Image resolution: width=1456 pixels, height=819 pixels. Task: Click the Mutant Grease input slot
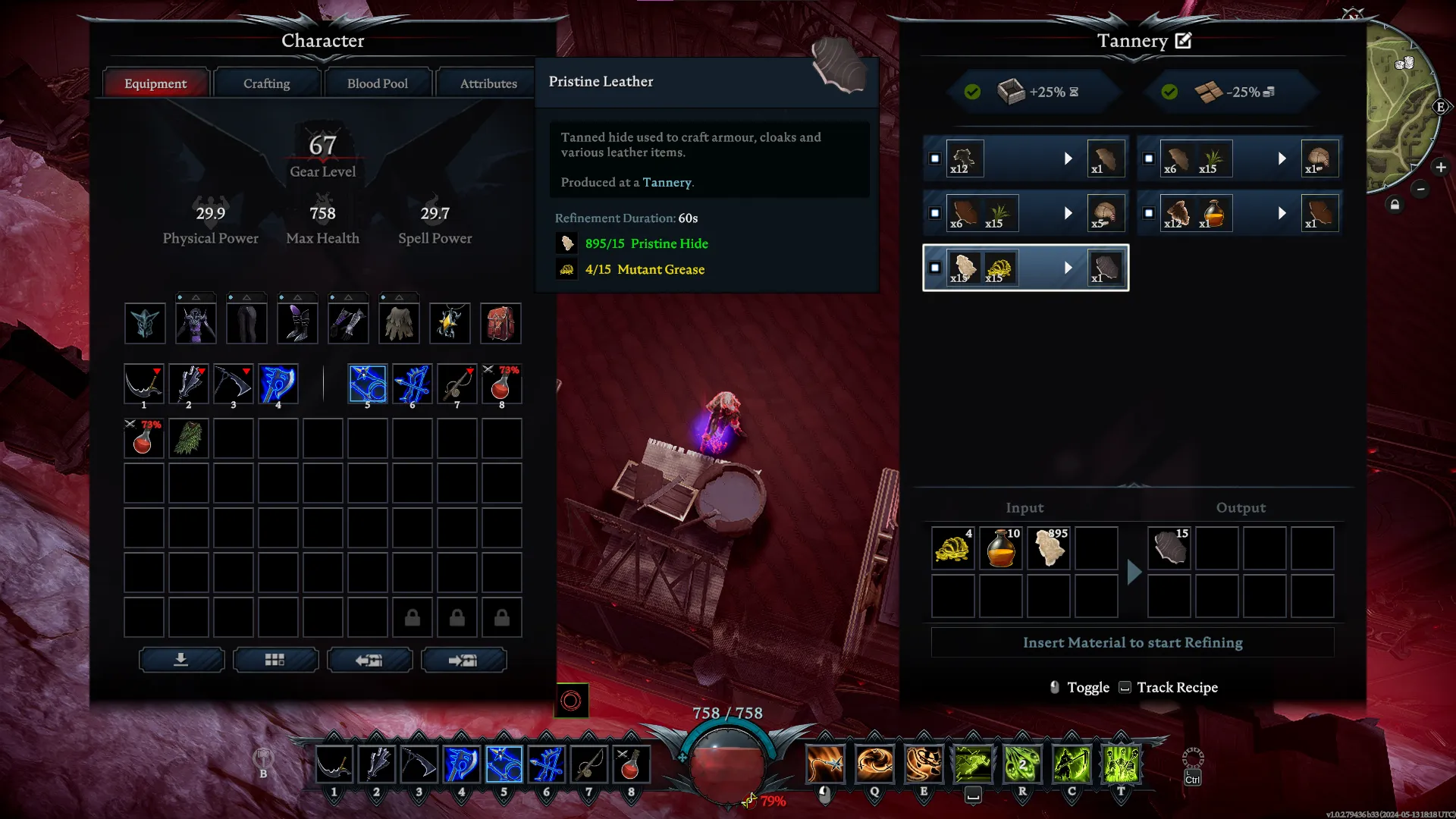coord(952,548)
